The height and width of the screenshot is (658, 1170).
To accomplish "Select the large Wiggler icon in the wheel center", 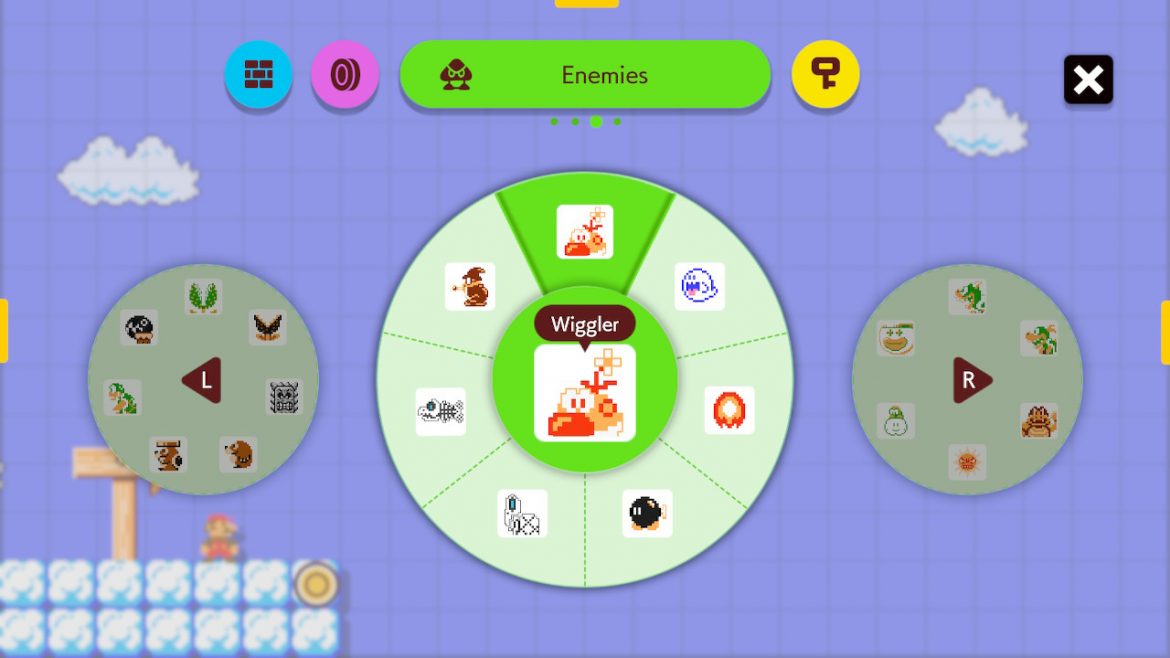I will coord(584,392).
